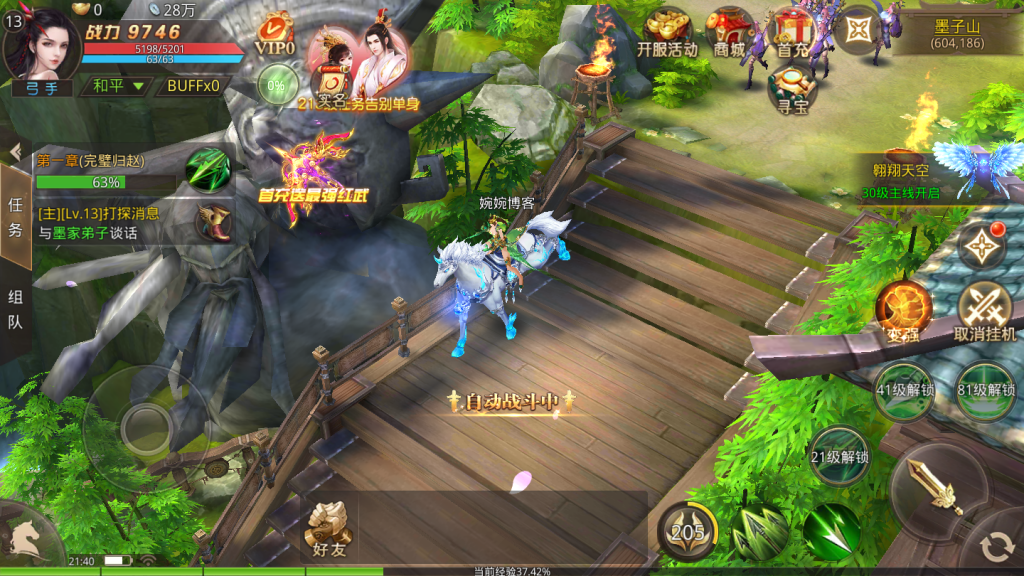Viewport: 1024px width, 576px height.
Task: Open the 商城 shop
Action: [x=729, y=32]
